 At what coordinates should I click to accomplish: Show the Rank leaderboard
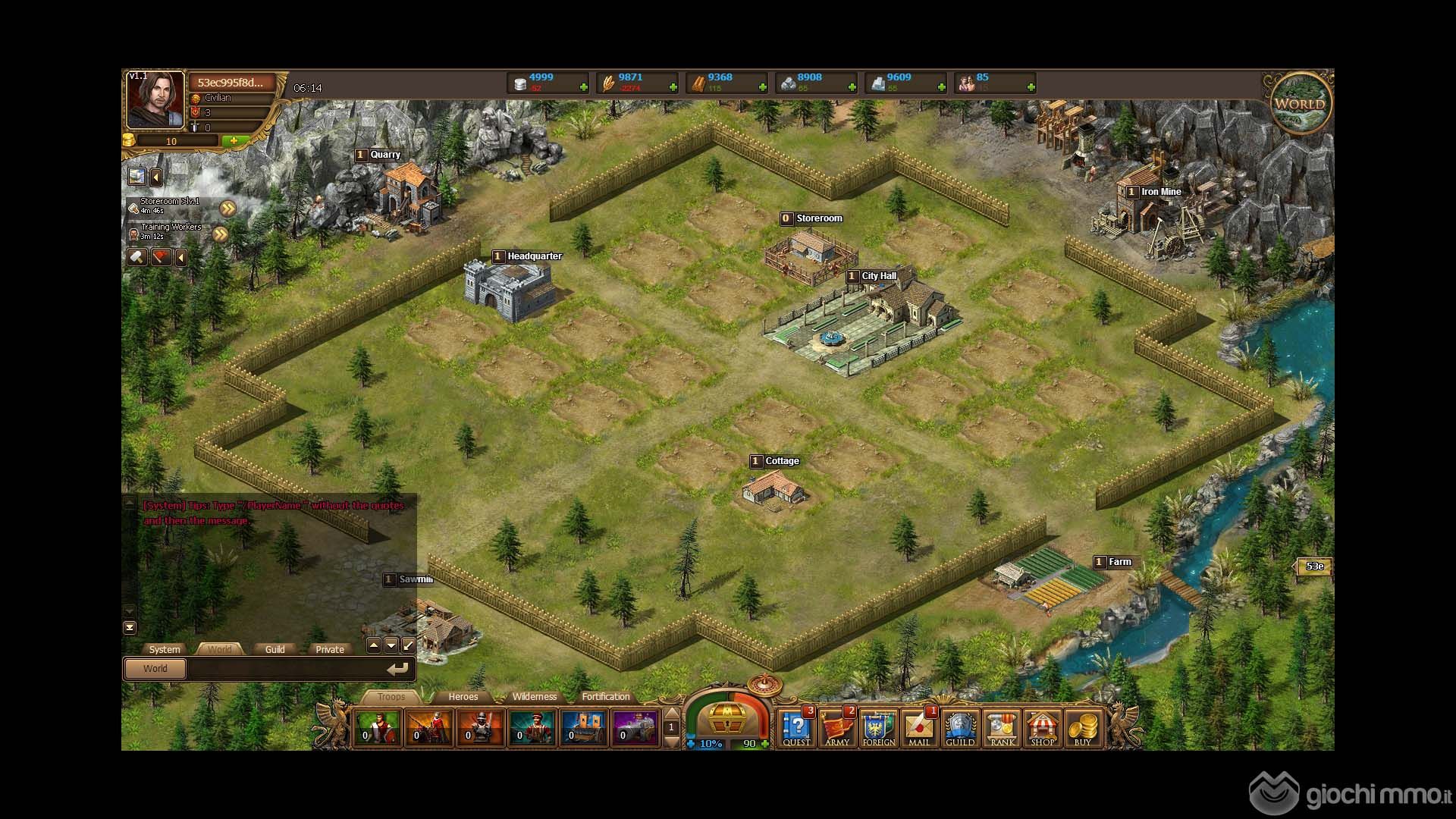(x=1002, y=728)
